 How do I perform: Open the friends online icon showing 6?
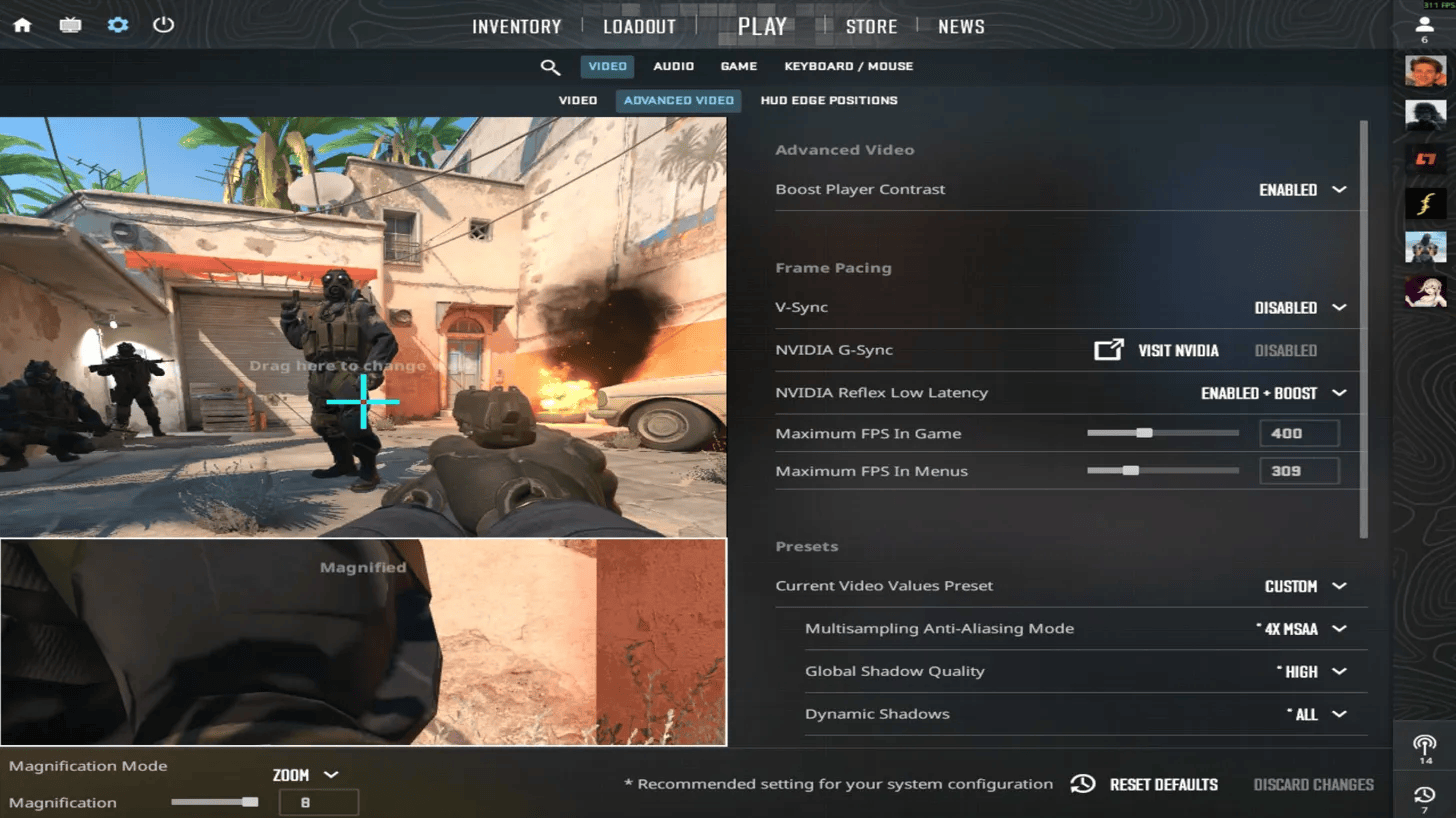[x=1423, y=26]
